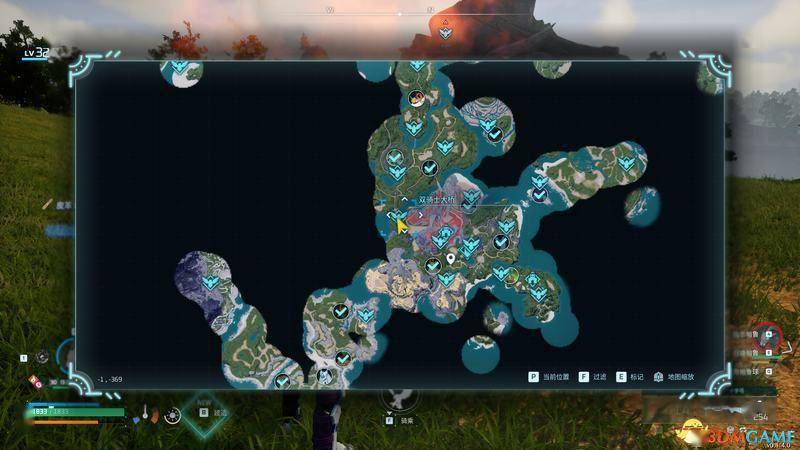Select the fast travel eagle on the purple western island
The image size is (800, 450).
pos(210,283)
